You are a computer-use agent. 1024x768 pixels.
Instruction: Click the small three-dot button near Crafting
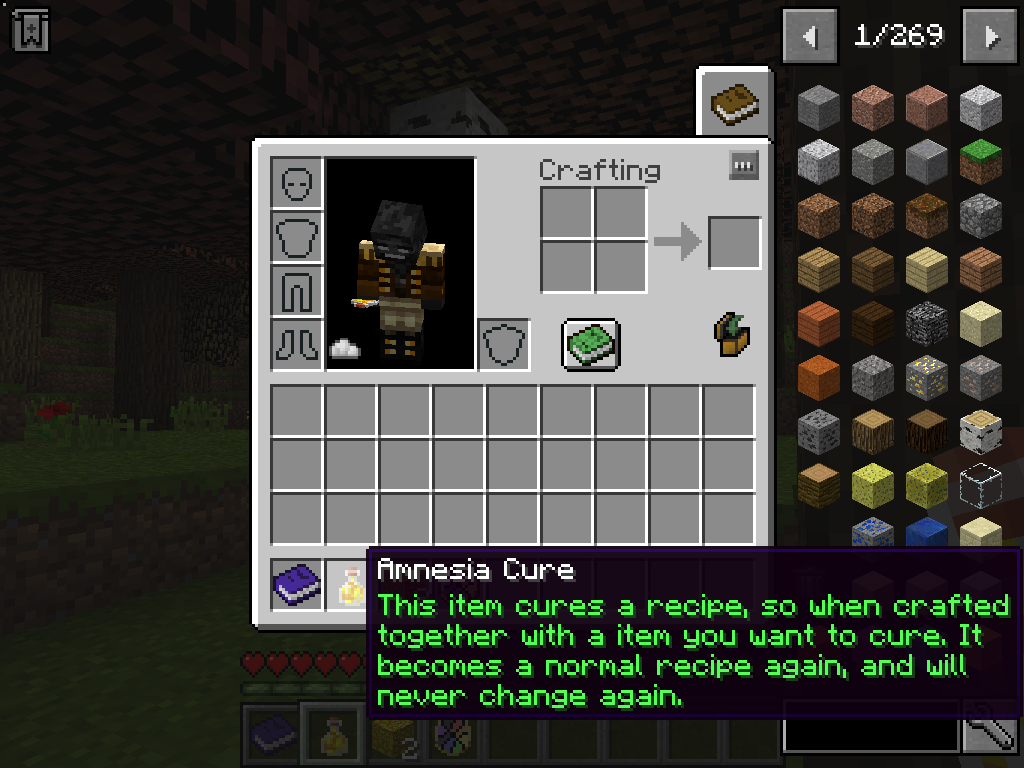point(744,165)
